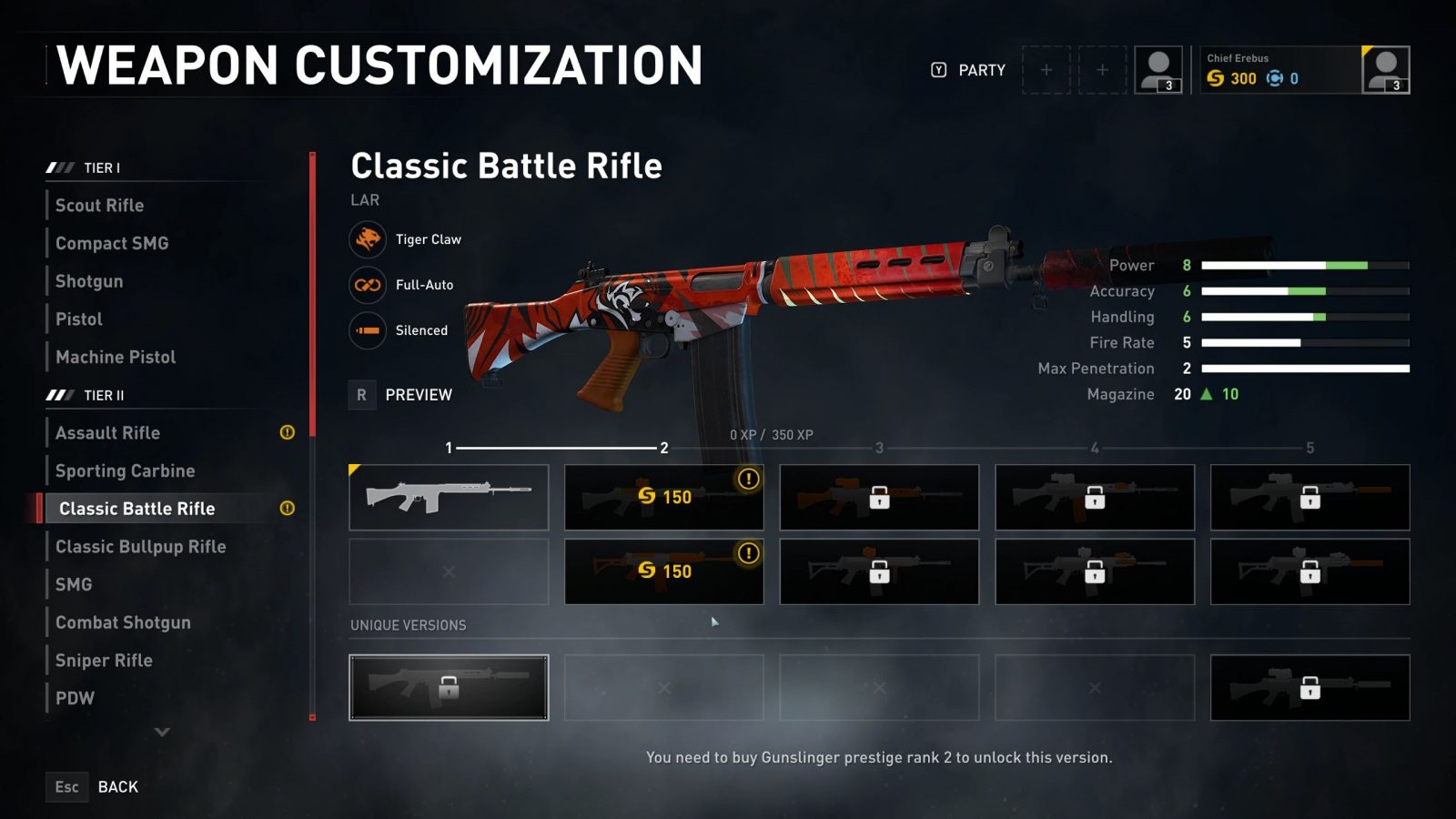Image resolution: width=1456 pixels, height=819 pixels.
Task: Select the Machine Pistol weapon
Action: 116,358
